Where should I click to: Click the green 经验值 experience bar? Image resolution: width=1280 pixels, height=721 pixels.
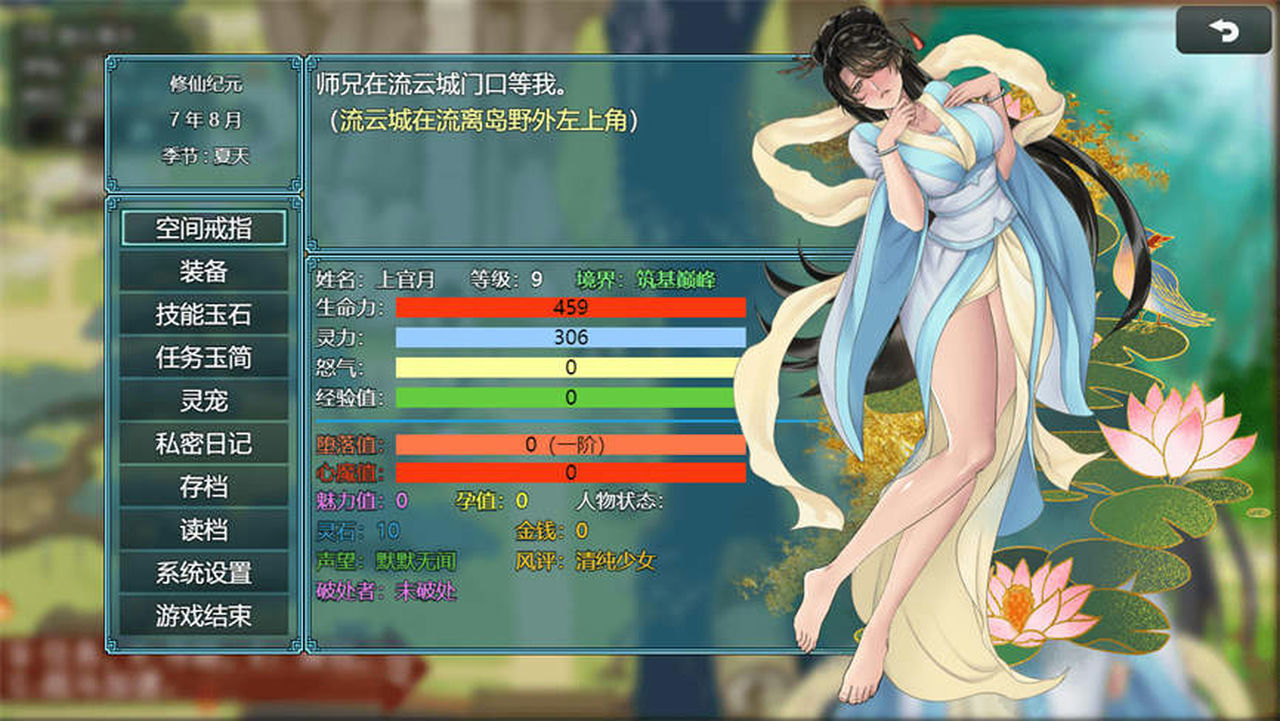[x=568, y=397]
